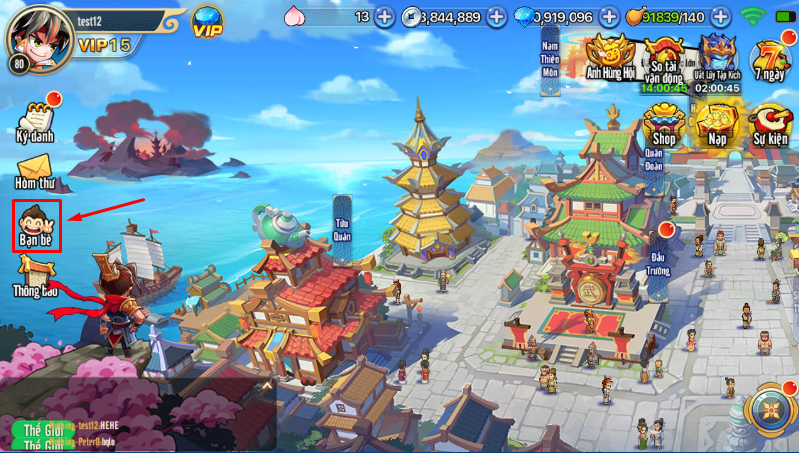Tap the round compass menu button

[x=771, y=409]
